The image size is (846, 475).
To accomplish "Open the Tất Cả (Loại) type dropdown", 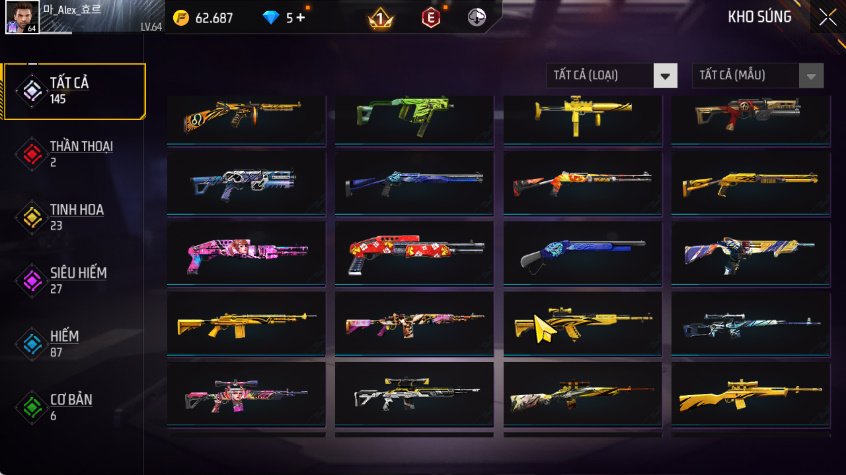I will click(612, 76).
